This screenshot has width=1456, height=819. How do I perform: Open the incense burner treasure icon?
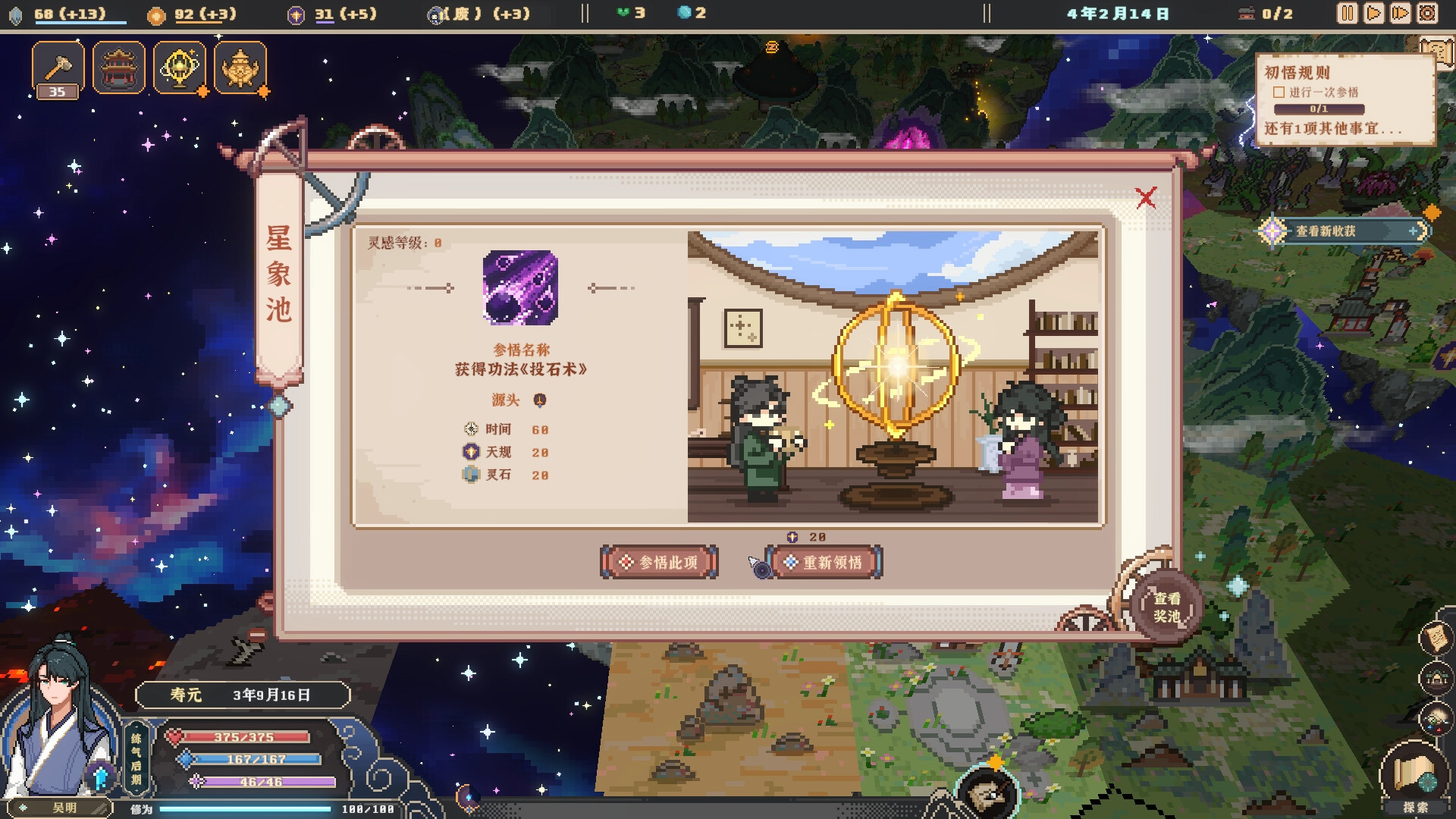(240, 67)
